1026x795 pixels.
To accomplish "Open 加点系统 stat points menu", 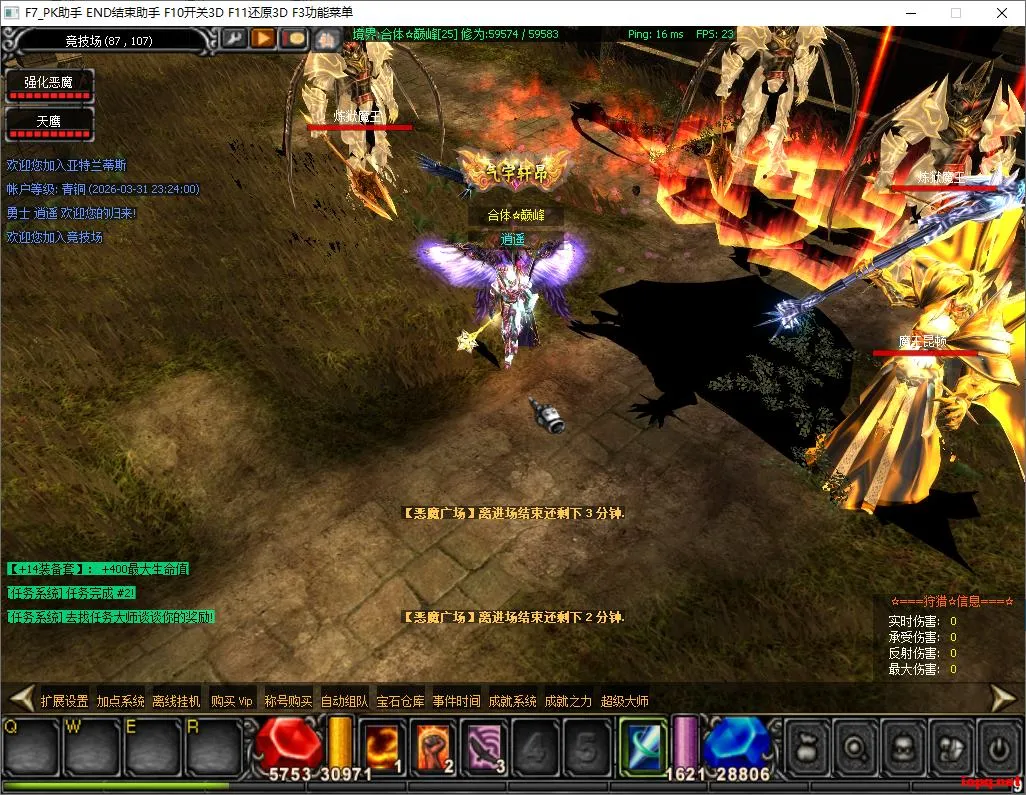I will click(x=120, y=701).
